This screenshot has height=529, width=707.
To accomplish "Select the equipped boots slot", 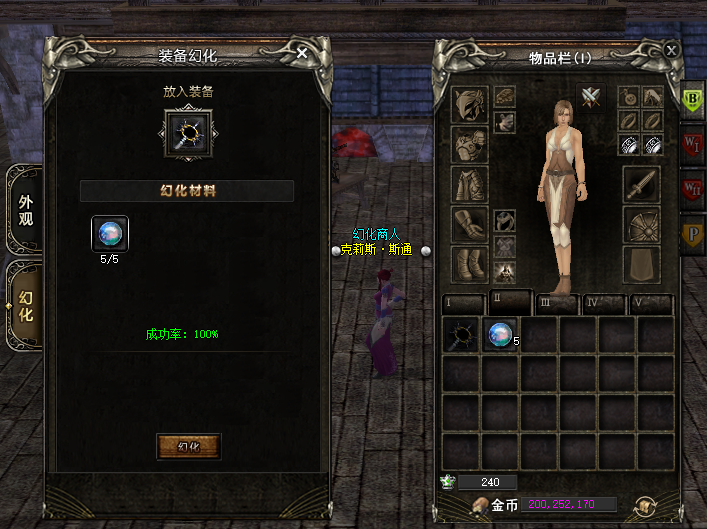I will 469,265.
